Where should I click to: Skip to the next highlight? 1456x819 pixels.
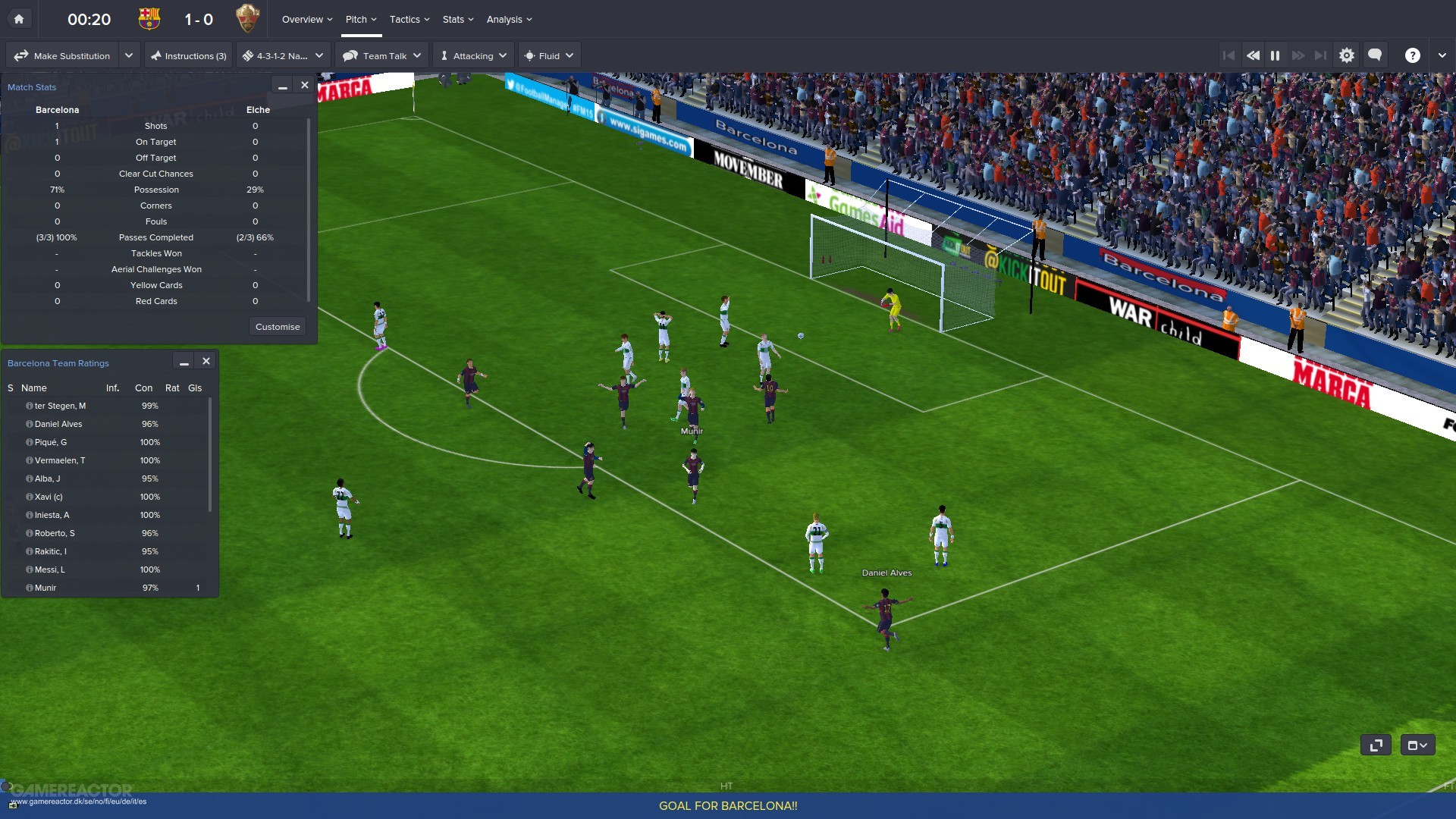click(1321, 55)
